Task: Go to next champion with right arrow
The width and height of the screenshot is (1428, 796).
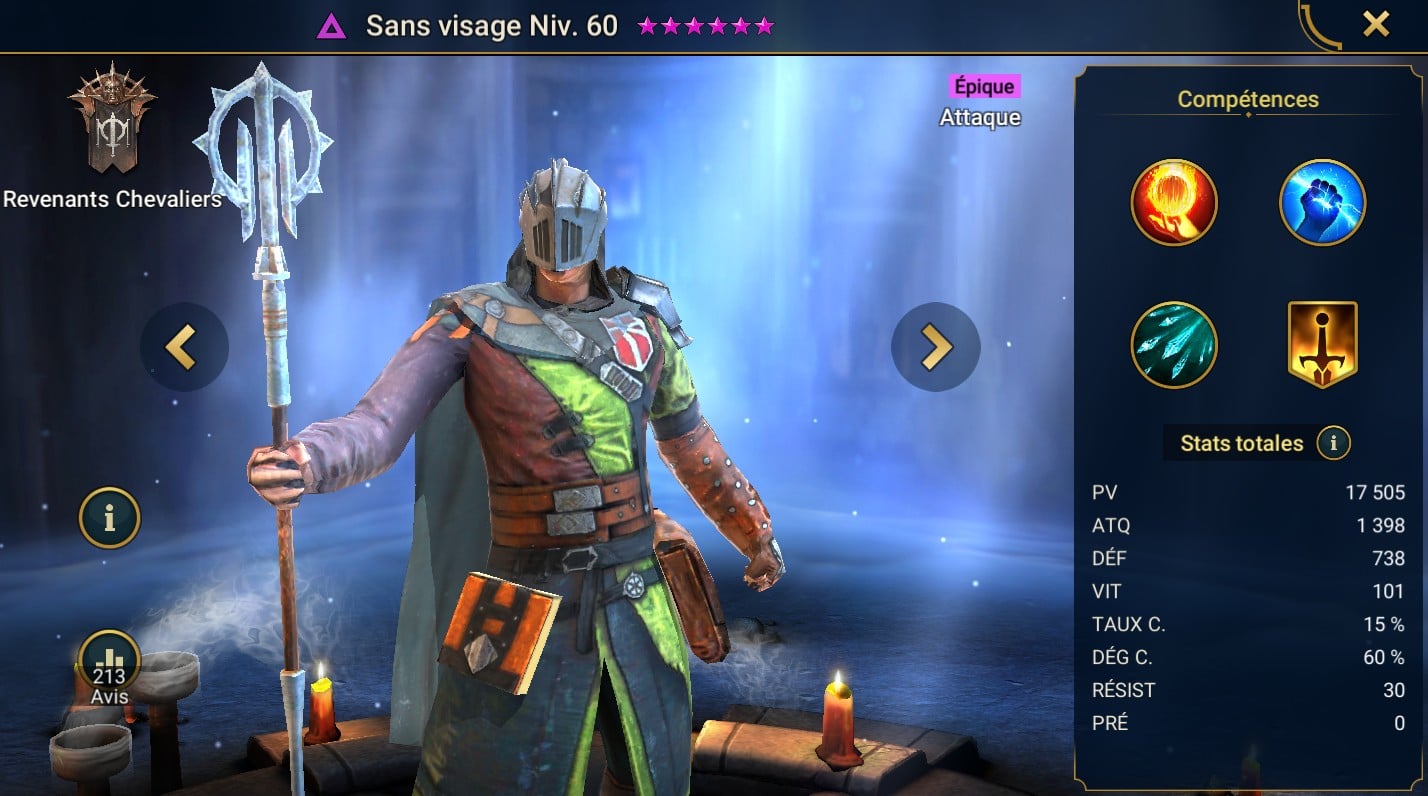Action: (x=935, y=347)
